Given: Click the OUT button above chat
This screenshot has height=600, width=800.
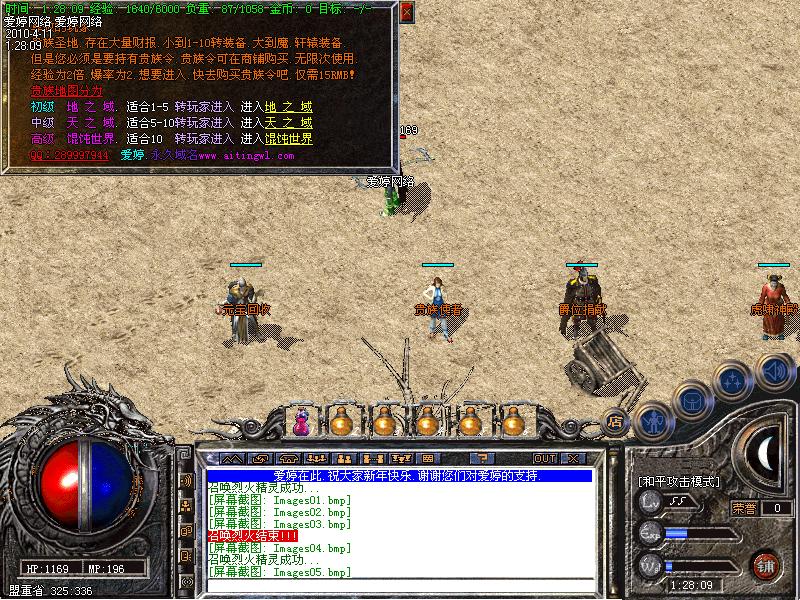Looking at the screenshot, I should click(x=544, y=459).
